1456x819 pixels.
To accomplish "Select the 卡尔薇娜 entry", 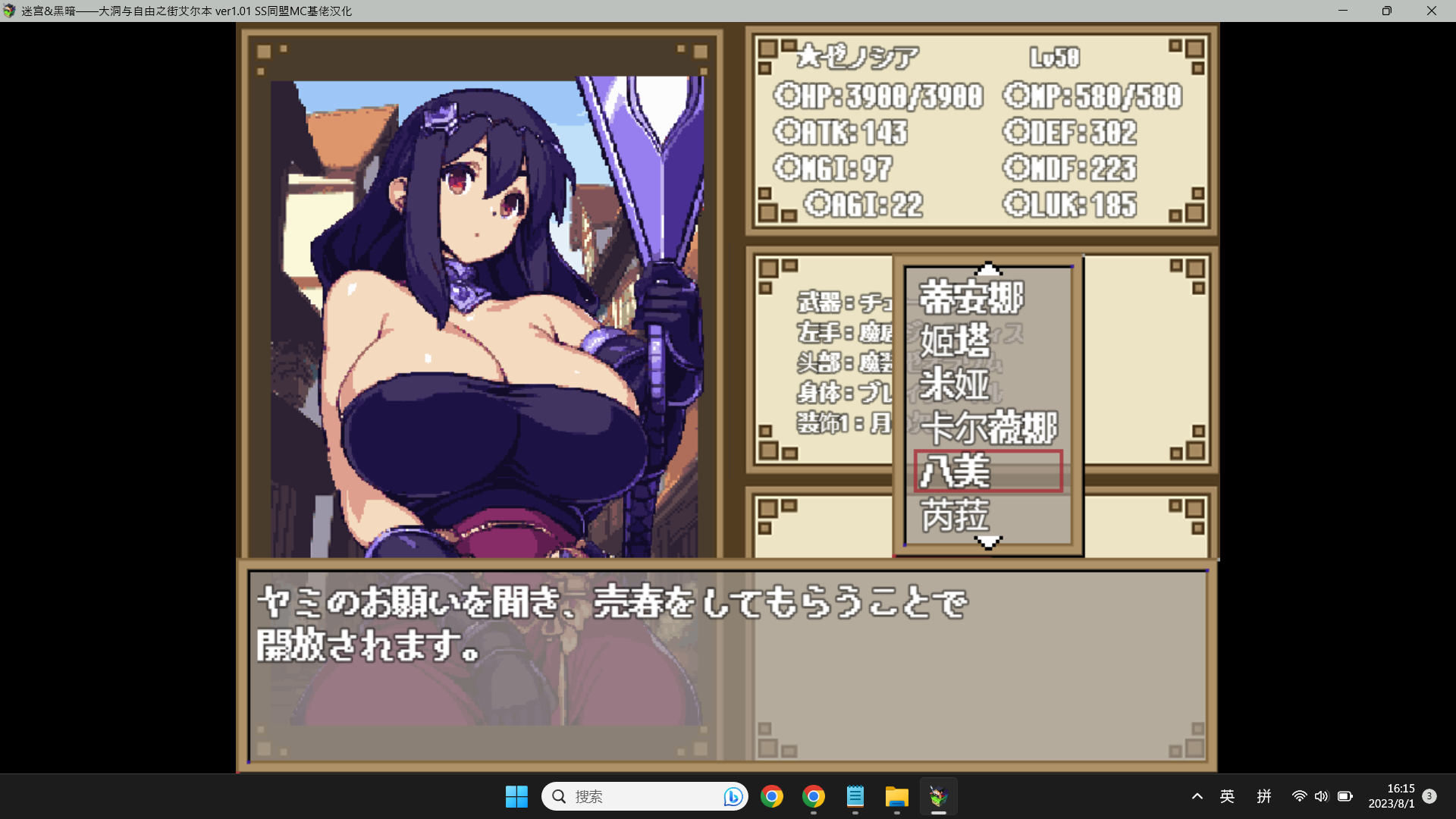I will pos(988,428).
